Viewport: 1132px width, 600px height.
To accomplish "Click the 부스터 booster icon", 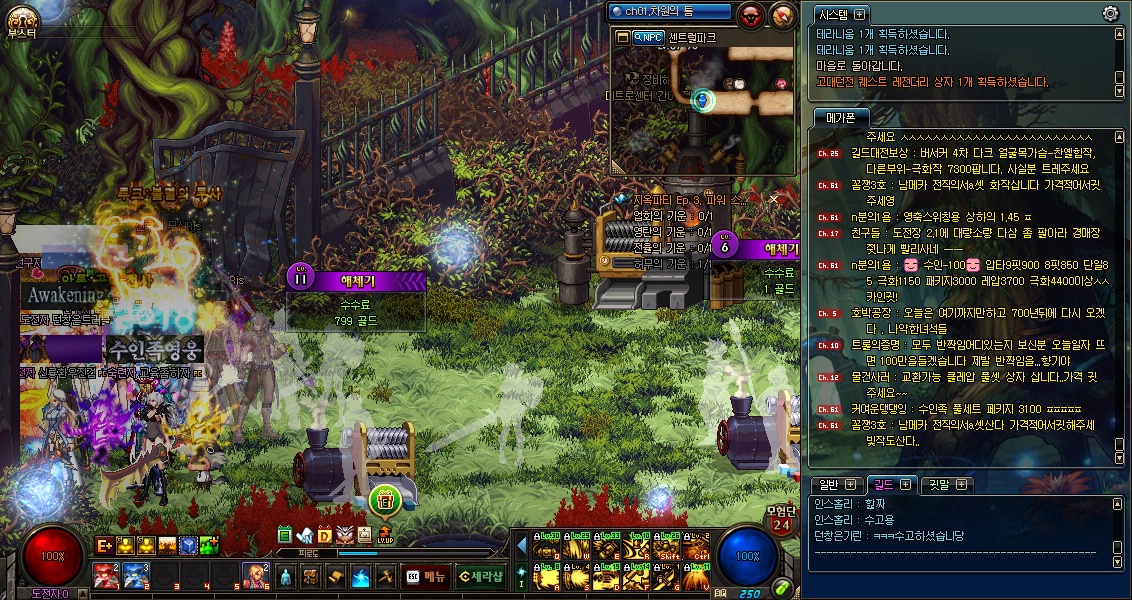I will [20, 21].
